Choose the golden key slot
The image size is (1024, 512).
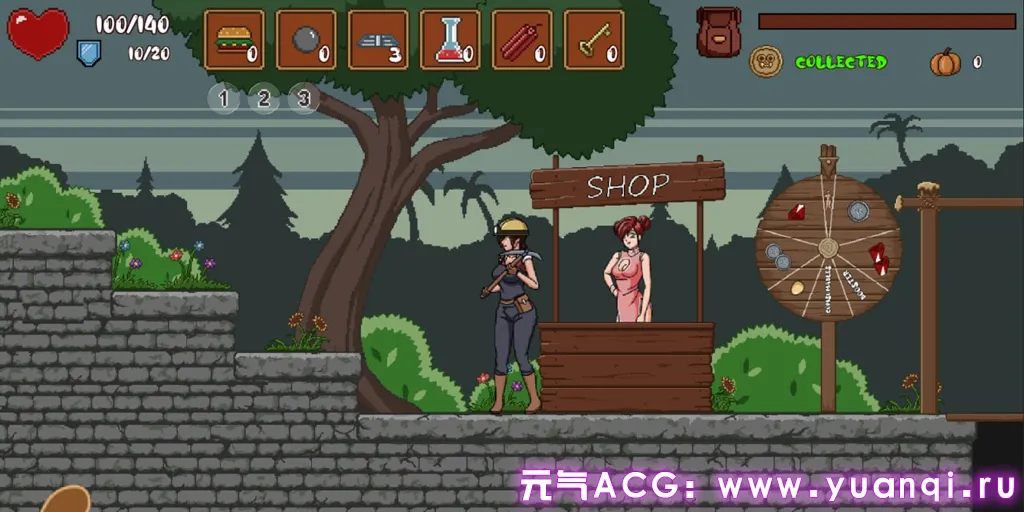pos(594,40)
